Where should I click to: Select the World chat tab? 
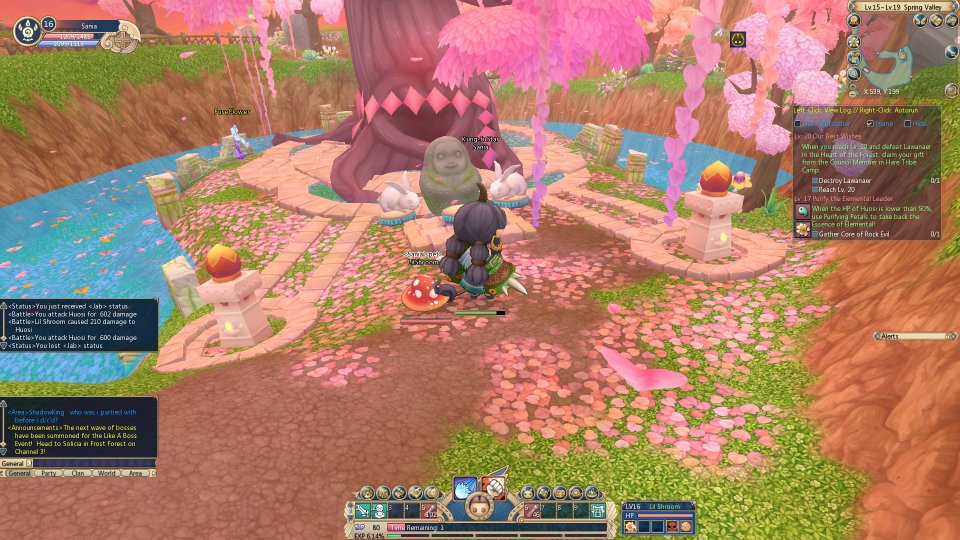point(106,473)
